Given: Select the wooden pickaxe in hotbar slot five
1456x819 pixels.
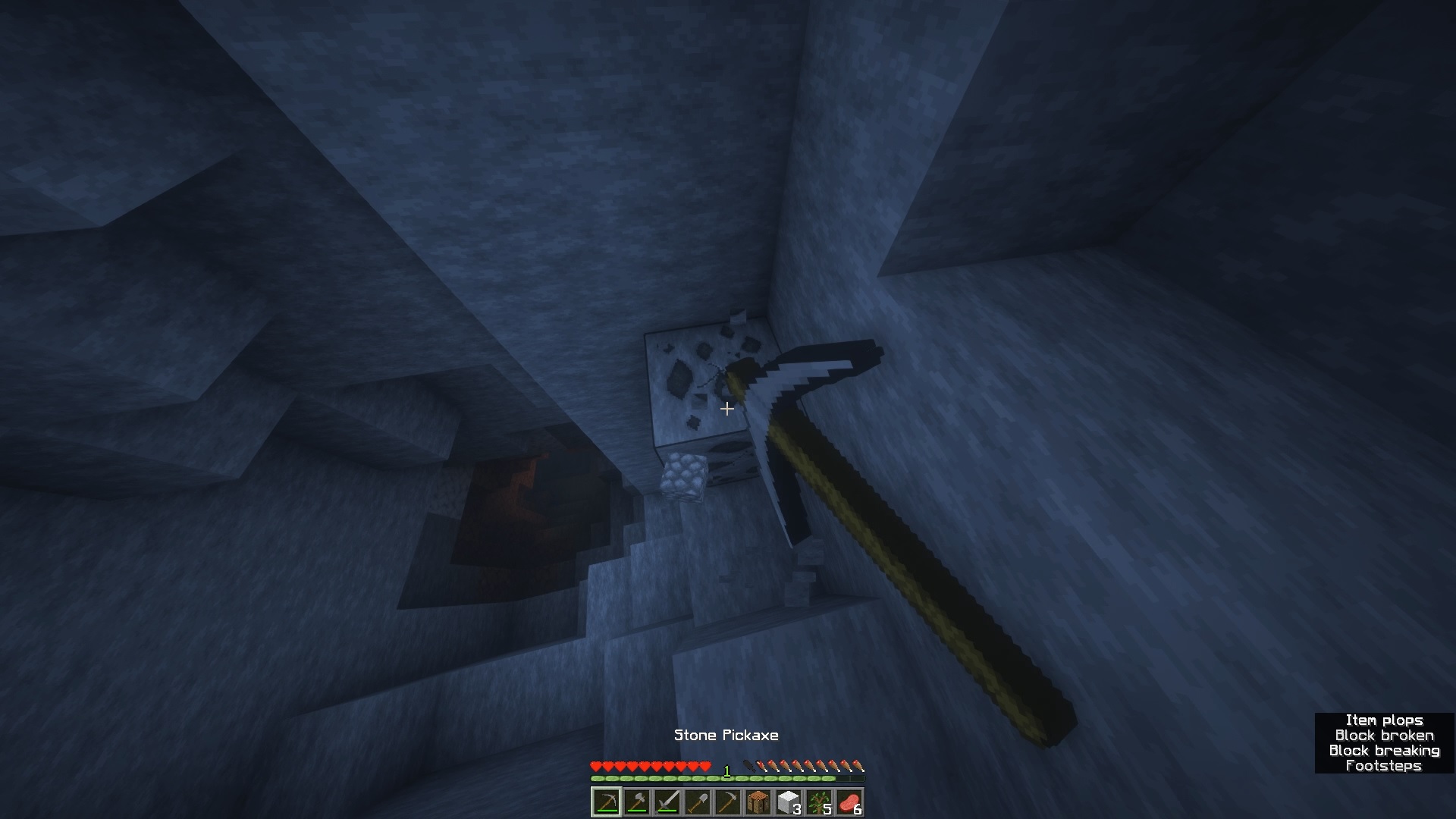Looking at the screenshot, I should (729, 800).
